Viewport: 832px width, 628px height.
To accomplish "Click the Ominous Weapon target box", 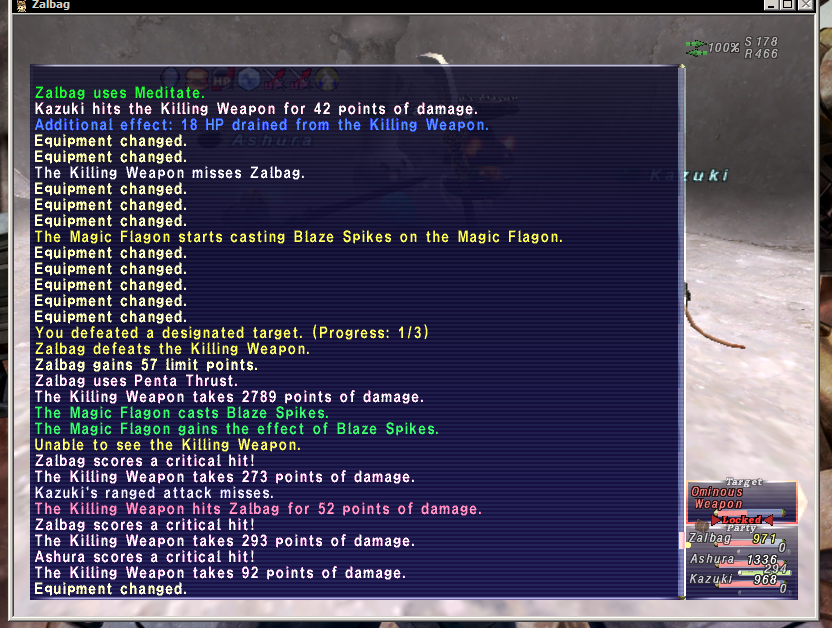I will (x=741, y=499).
